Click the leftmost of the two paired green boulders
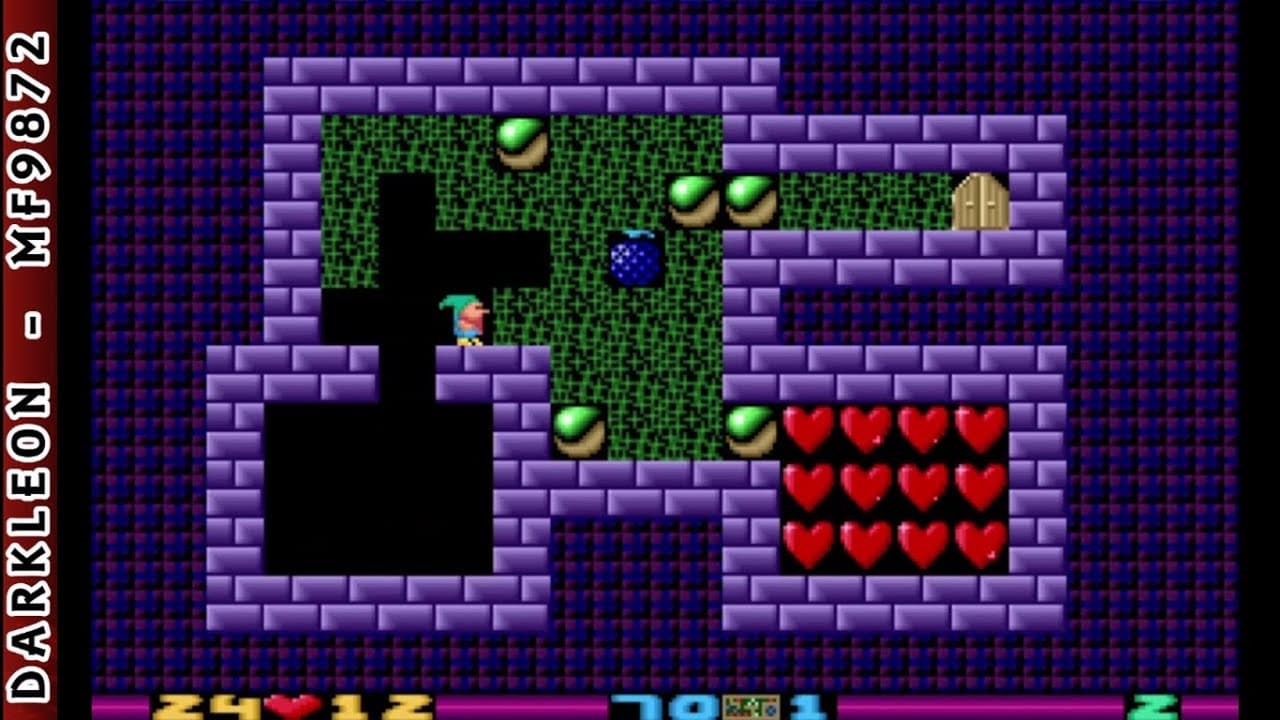1280x720 pixels. coord(693,200)
